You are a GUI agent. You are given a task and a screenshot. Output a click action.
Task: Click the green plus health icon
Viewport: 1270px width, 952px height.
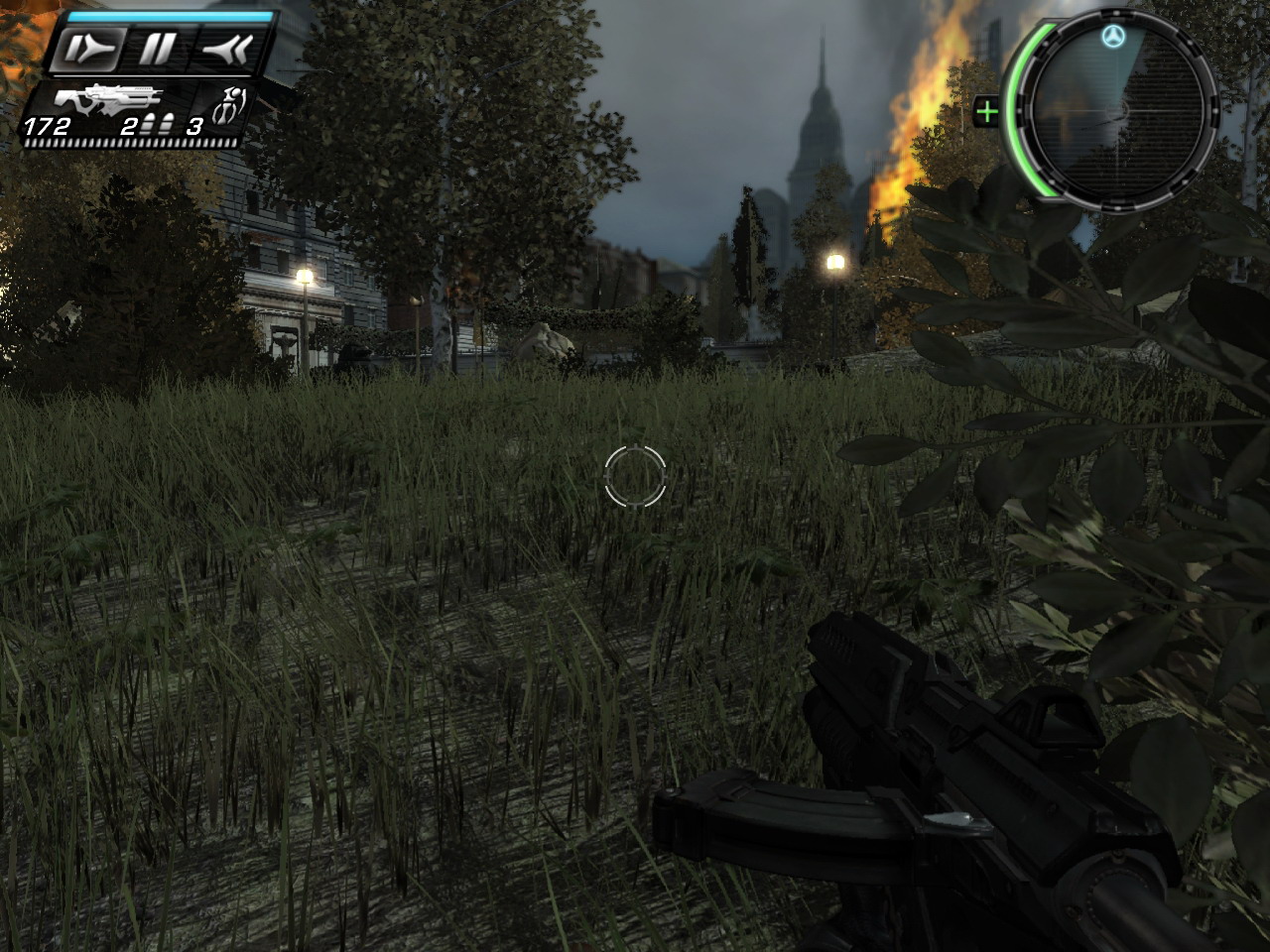[x=986, y=111]
